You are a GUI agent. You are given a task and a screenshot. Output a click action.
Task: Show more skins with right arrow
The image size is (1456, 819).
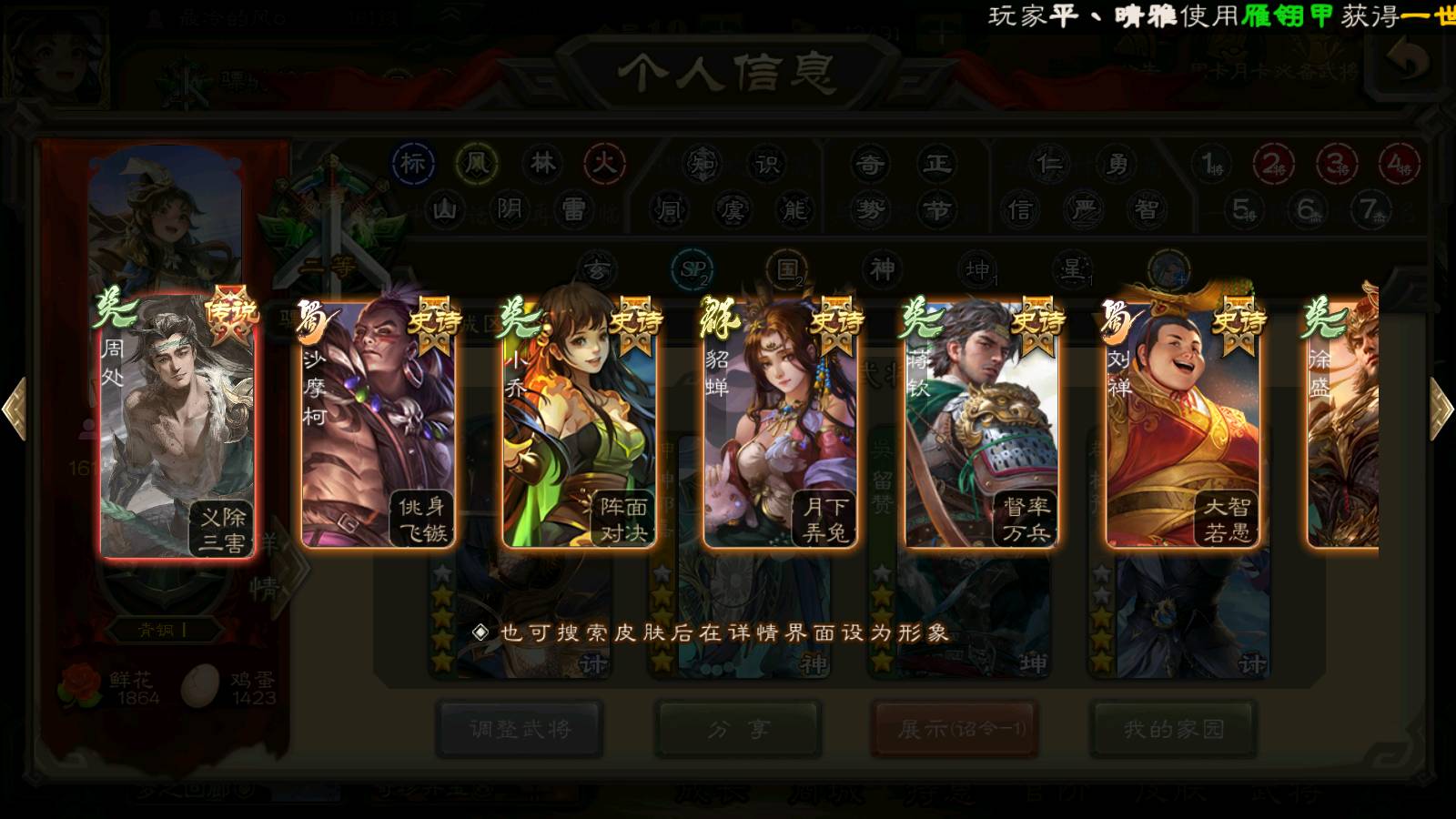pyautogui.click(x=1441, y=409)
